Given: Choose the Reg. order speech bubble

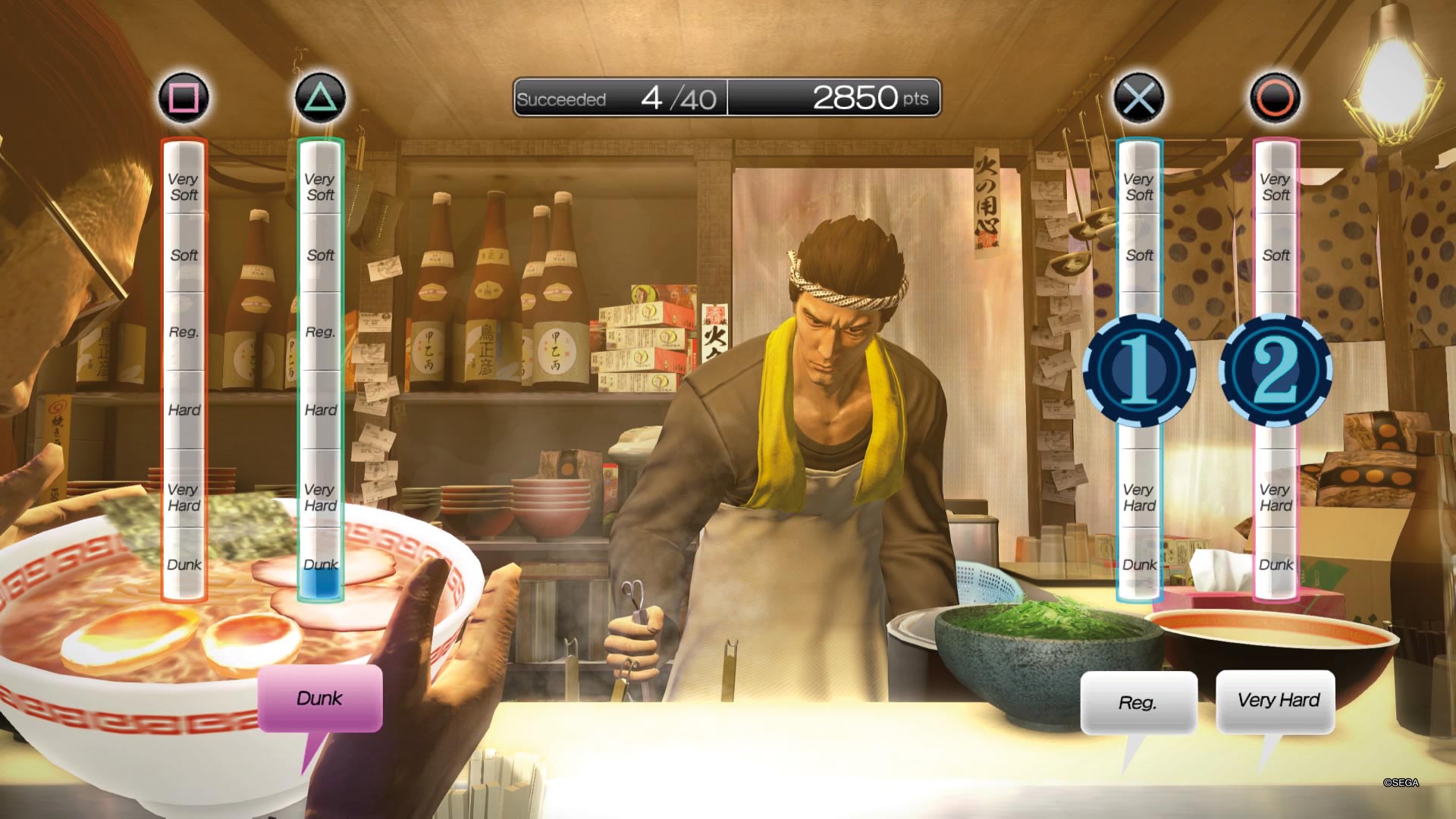Looking at the screenshot, I should (1137, 702).
